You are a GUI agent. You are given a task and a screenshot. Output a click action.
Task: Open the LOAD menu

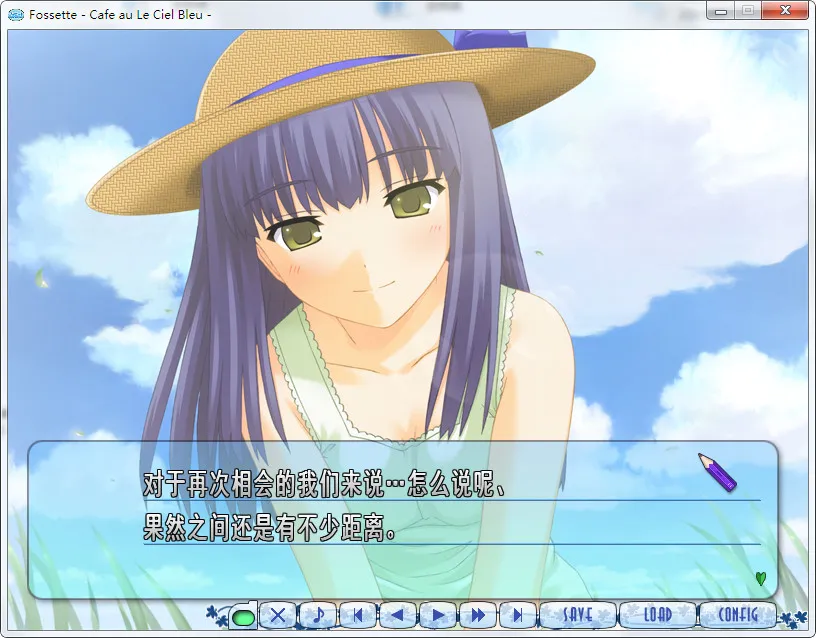click(x=657, y=615)
